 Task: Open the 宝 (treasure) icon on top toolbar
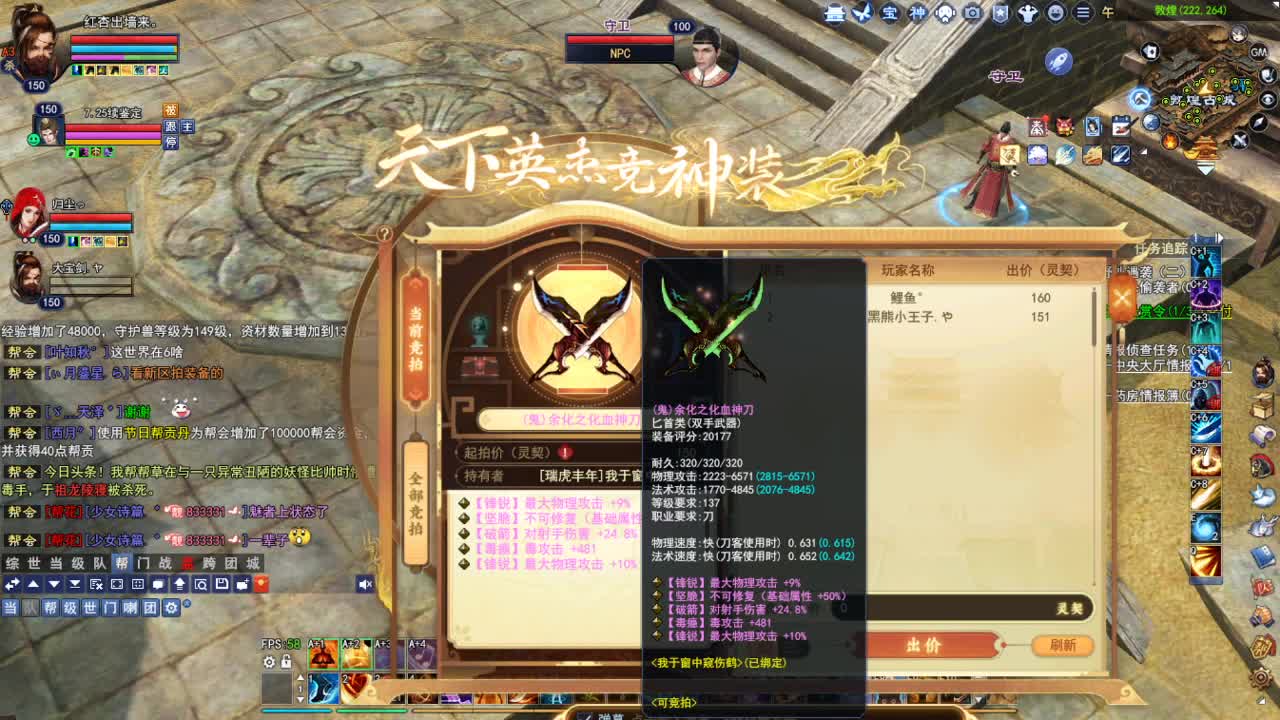(x=890, y=13)
